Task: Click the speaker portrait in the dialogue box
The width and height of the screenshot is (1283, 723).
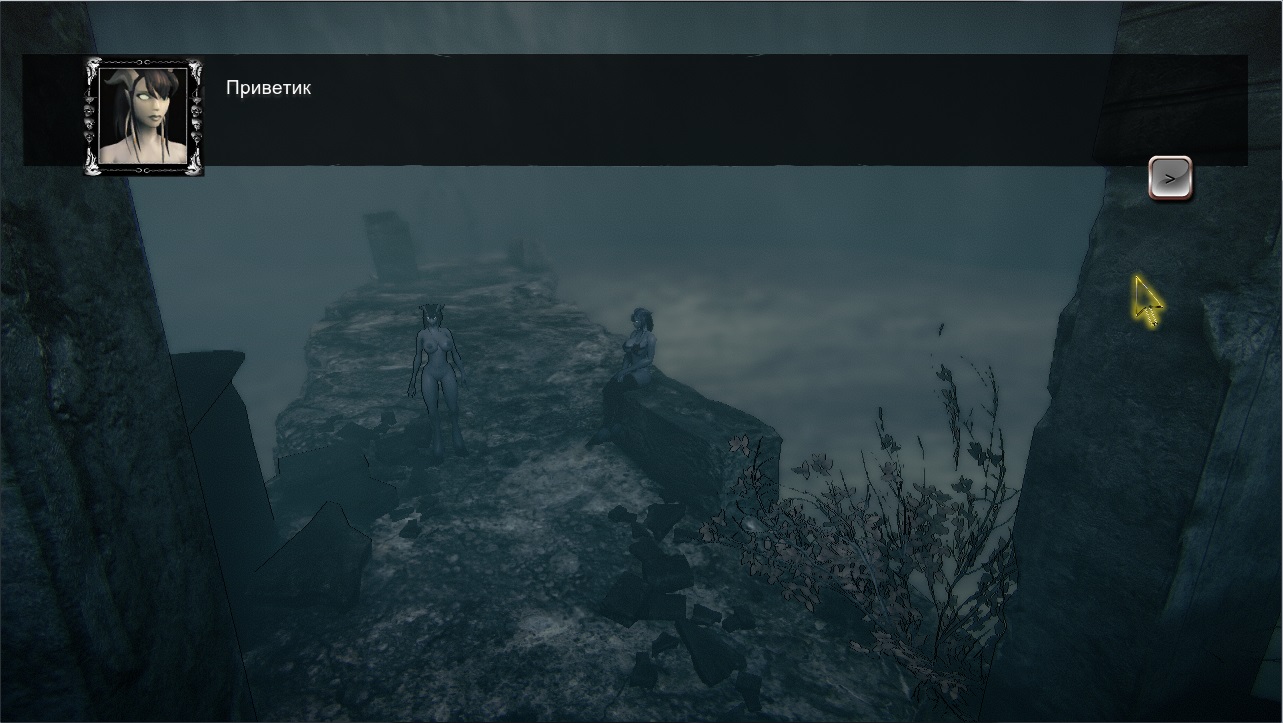Action: pyautogui.click(x=144, y=116)
